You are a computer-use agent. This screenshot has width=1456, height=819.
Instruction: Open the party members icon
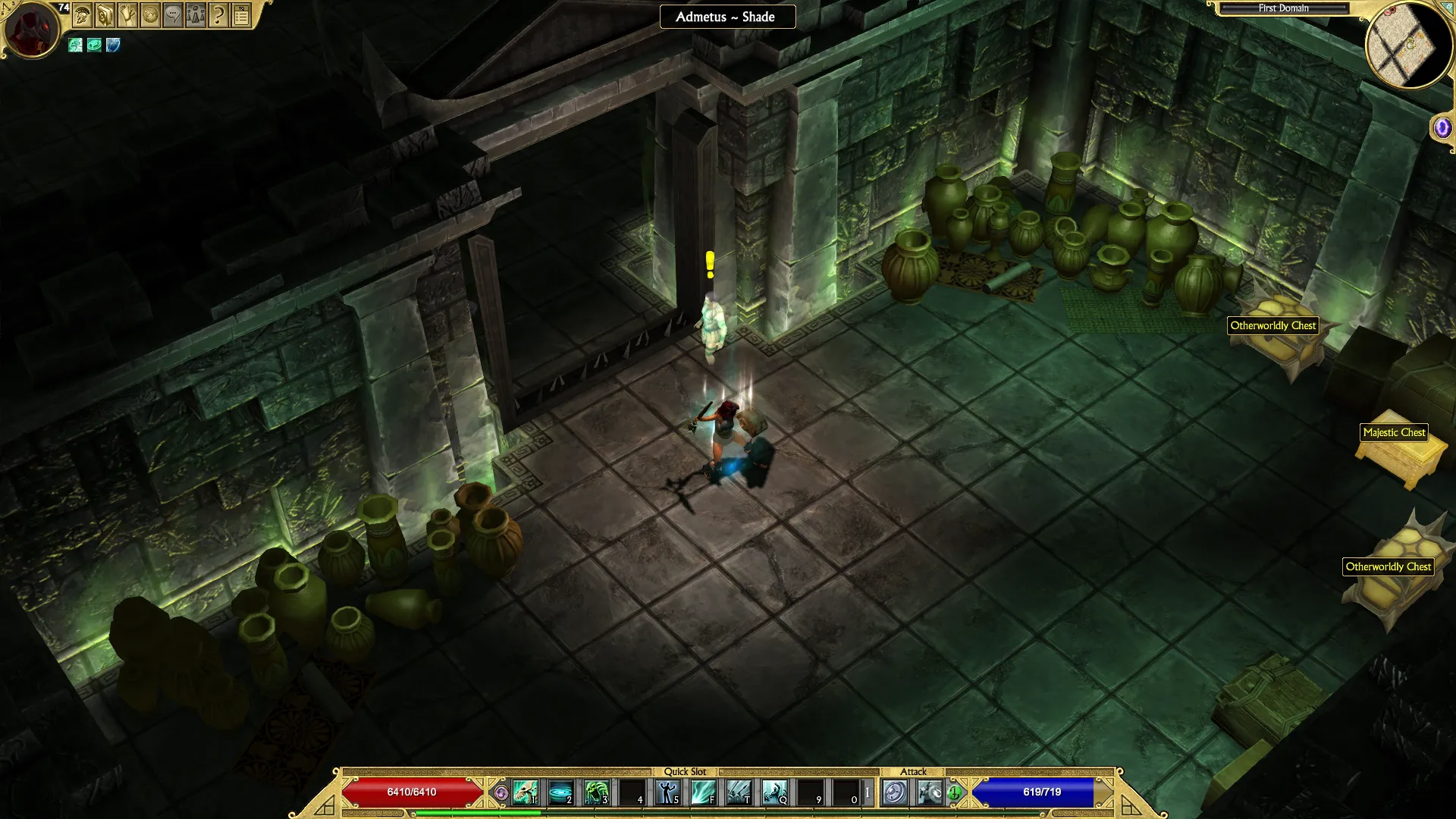pos(196,15)
